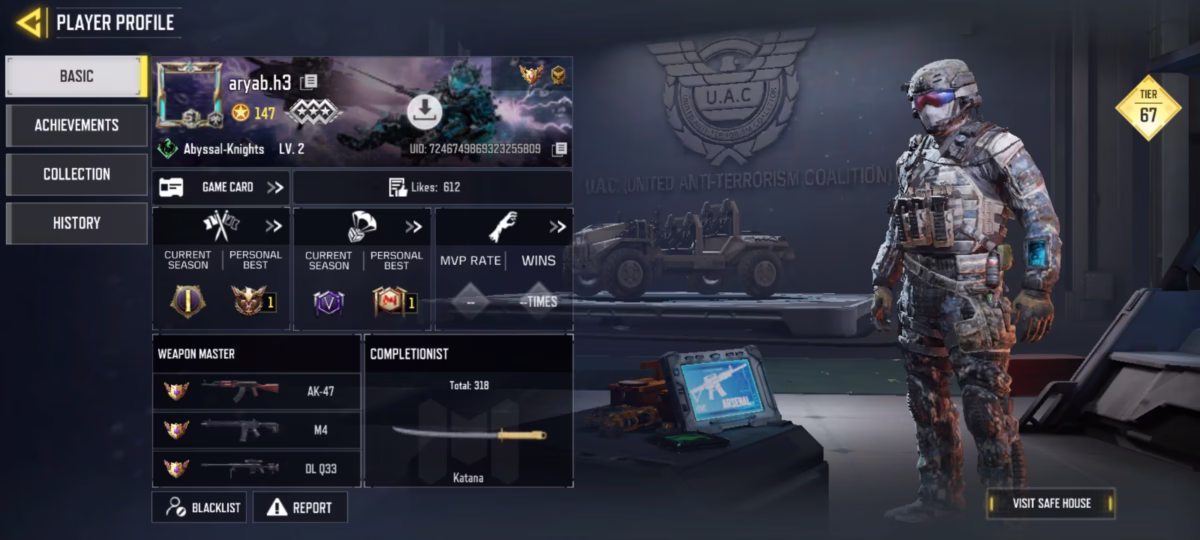Switch to the Achievements tab
Image resolution: width=1200 pixels, height=540 pixels.
click(x=76, y=125)
